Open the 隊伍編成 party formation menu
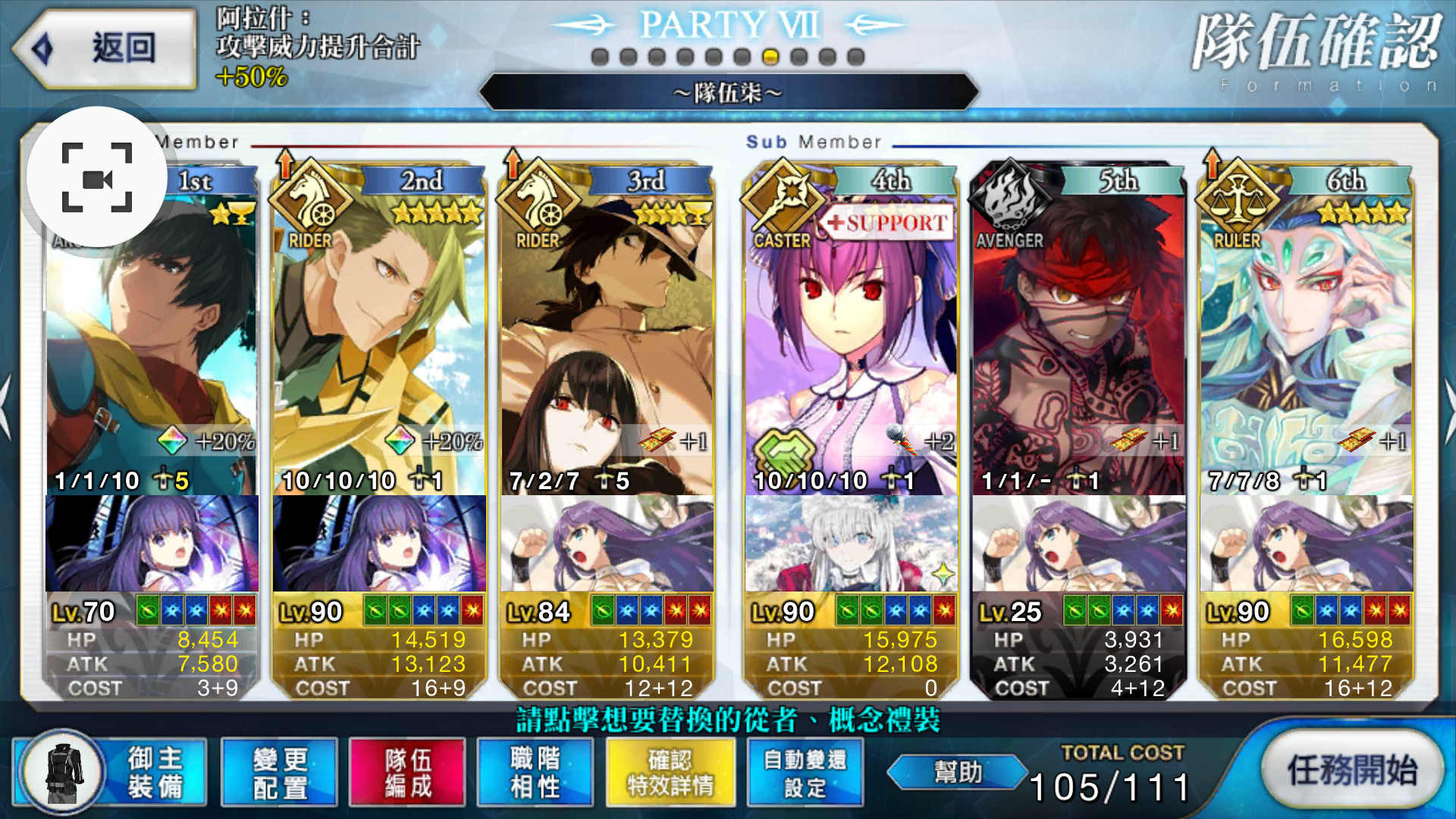 pos(406,772)
